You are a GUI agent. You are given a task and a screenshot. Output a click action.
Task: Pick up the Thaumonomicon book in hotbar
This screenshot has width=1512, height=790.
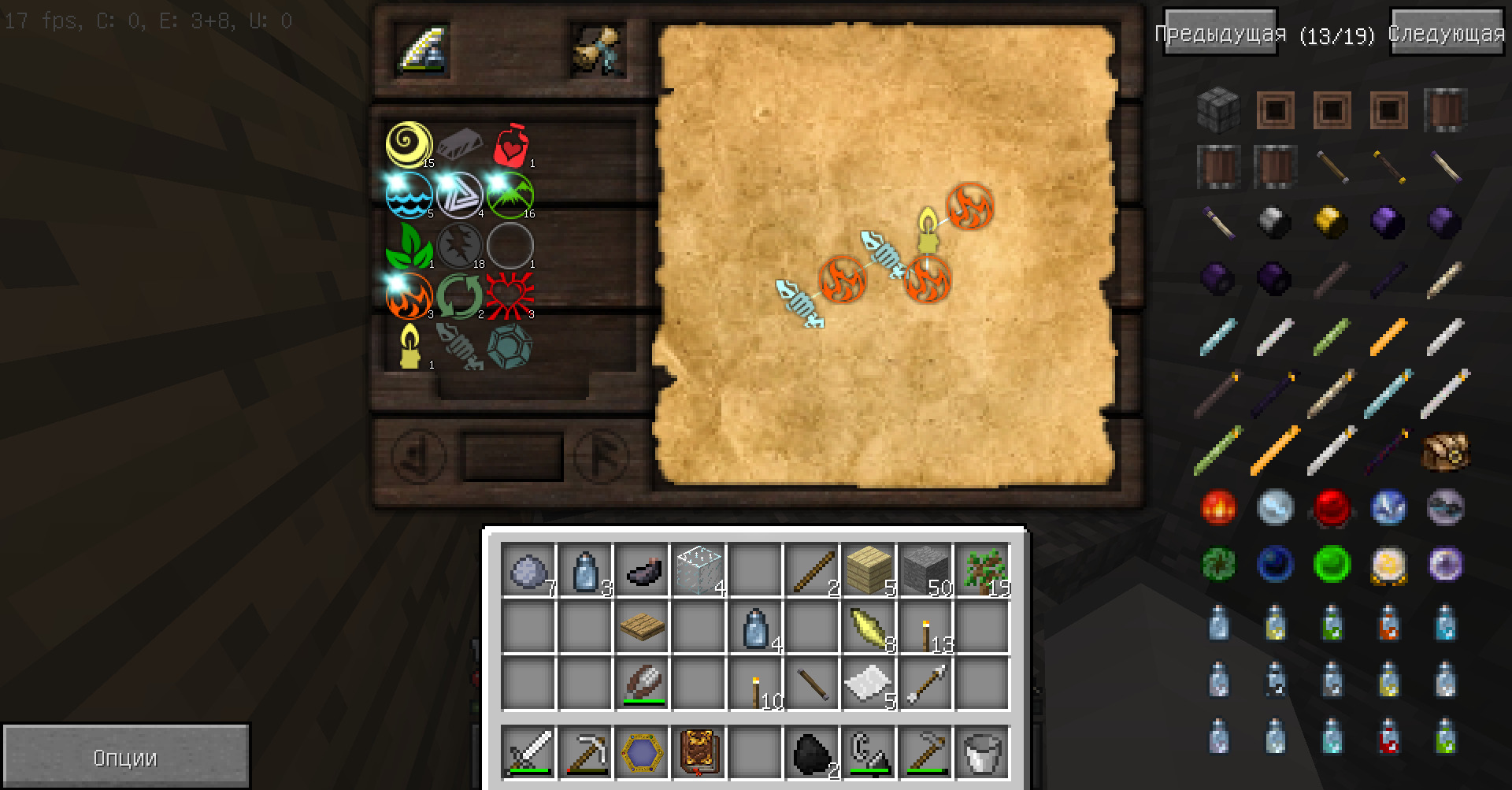(x=699, y=752)
